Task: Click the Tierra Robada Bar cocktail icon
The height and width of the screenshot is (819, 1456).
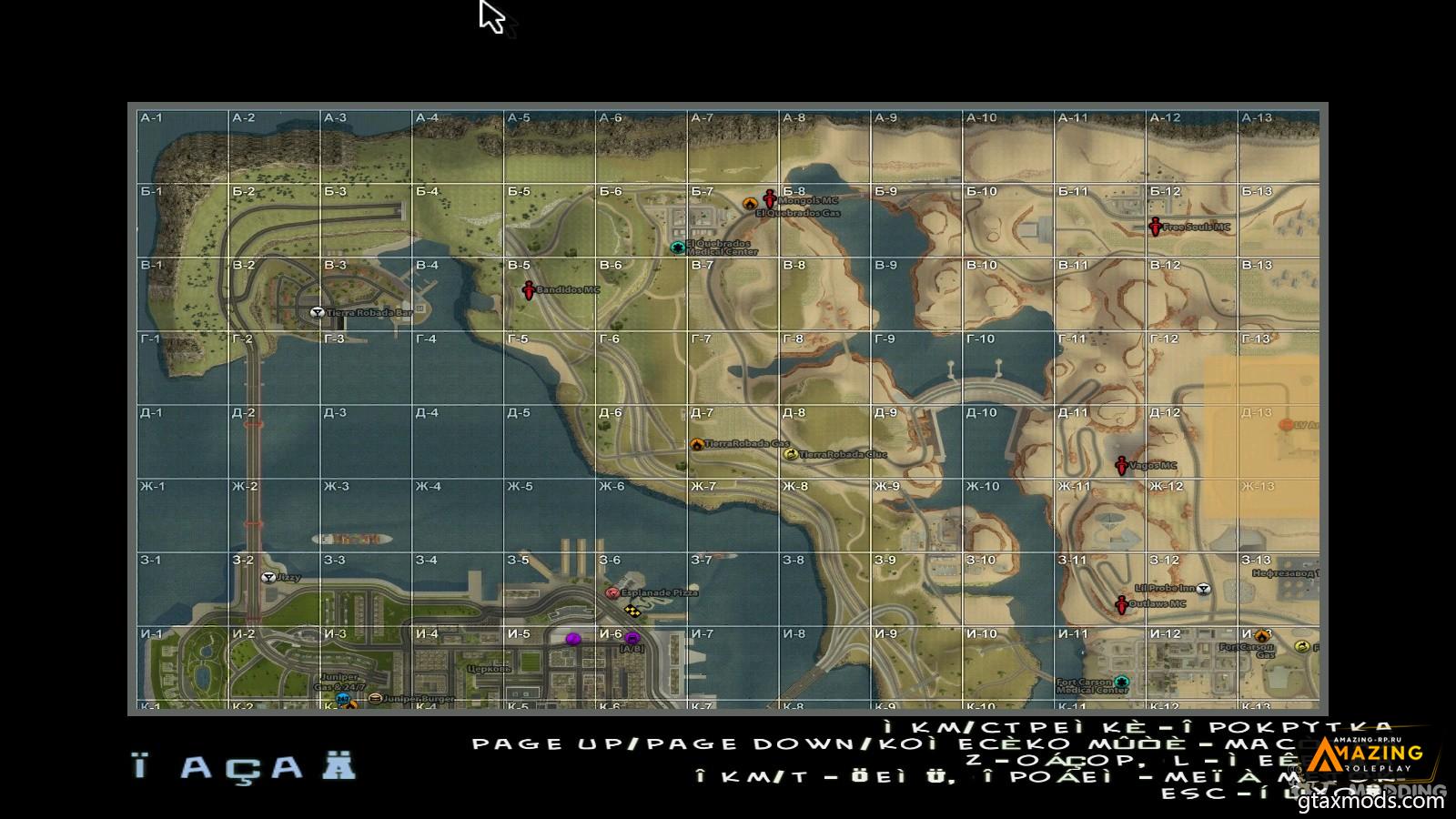Action: tap(317, 312)
